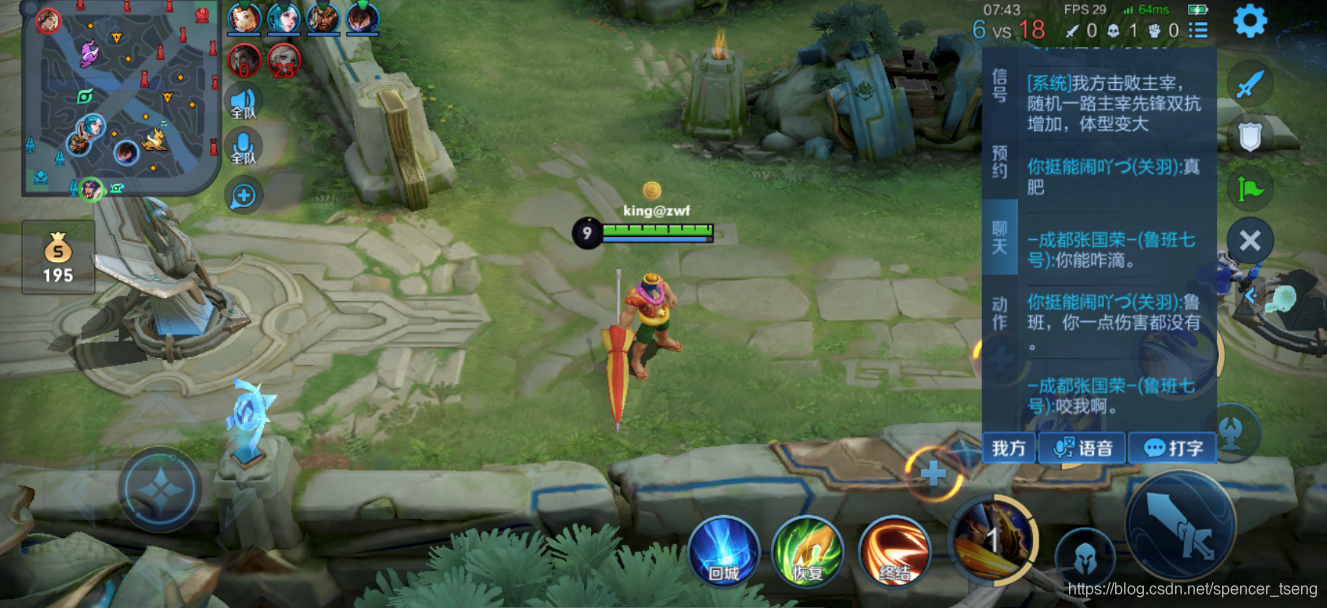This screenshot has width=1327, height=608.
Task: Toggle the 全队 speaker voice icon
Action: (243, 103)
